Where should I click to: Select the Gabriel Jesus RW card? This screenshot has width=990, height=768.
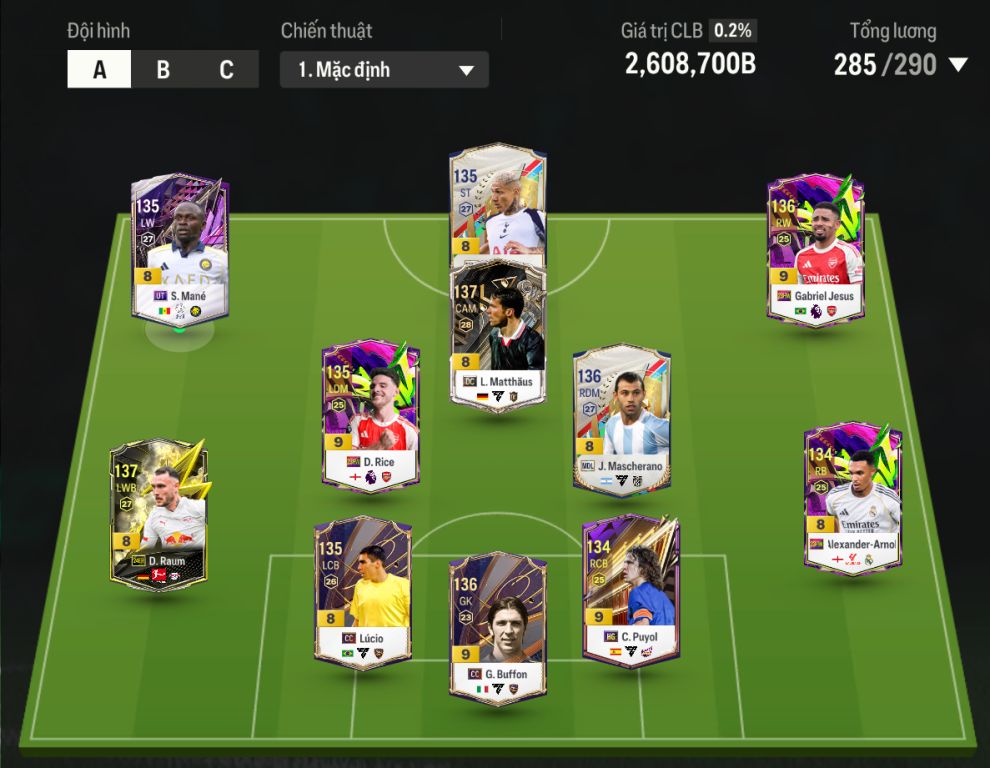815,250
